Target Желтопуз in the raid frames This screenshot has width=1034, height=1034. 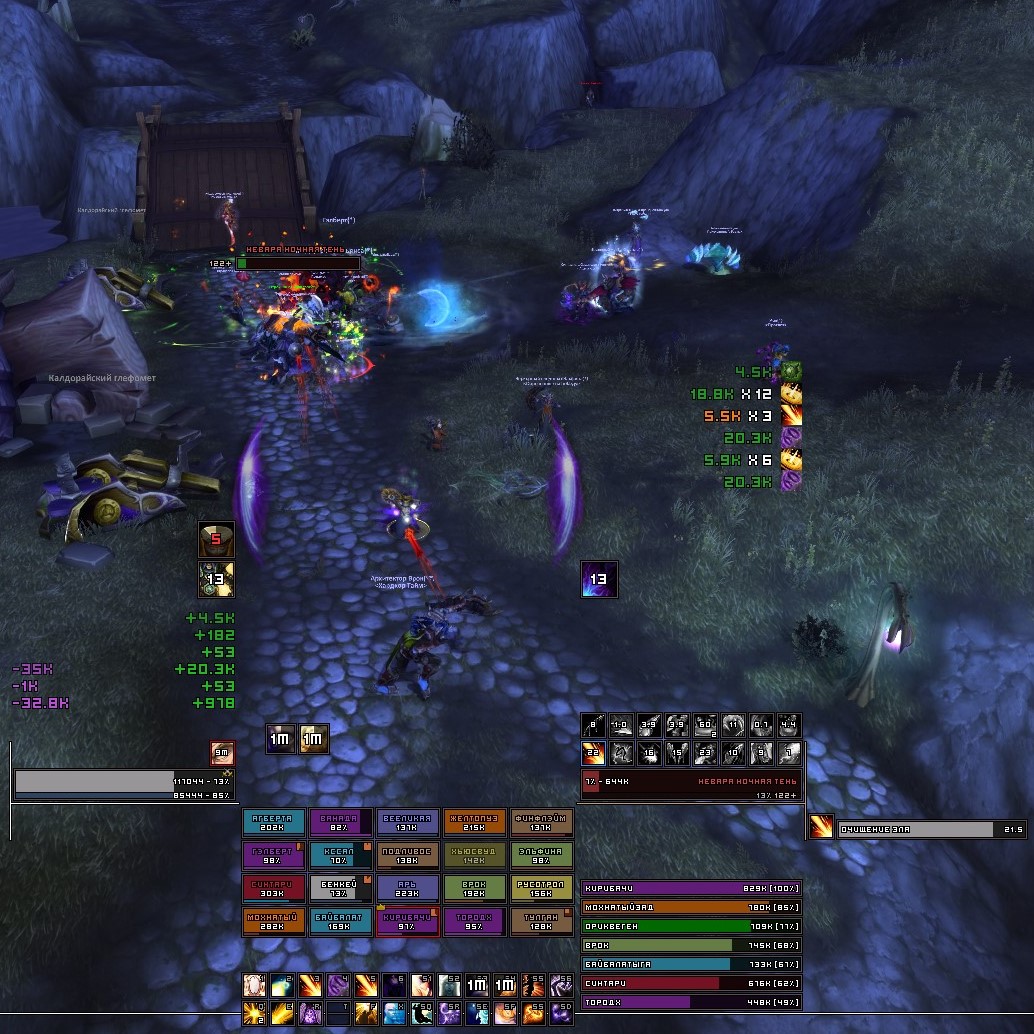(475, 822)
